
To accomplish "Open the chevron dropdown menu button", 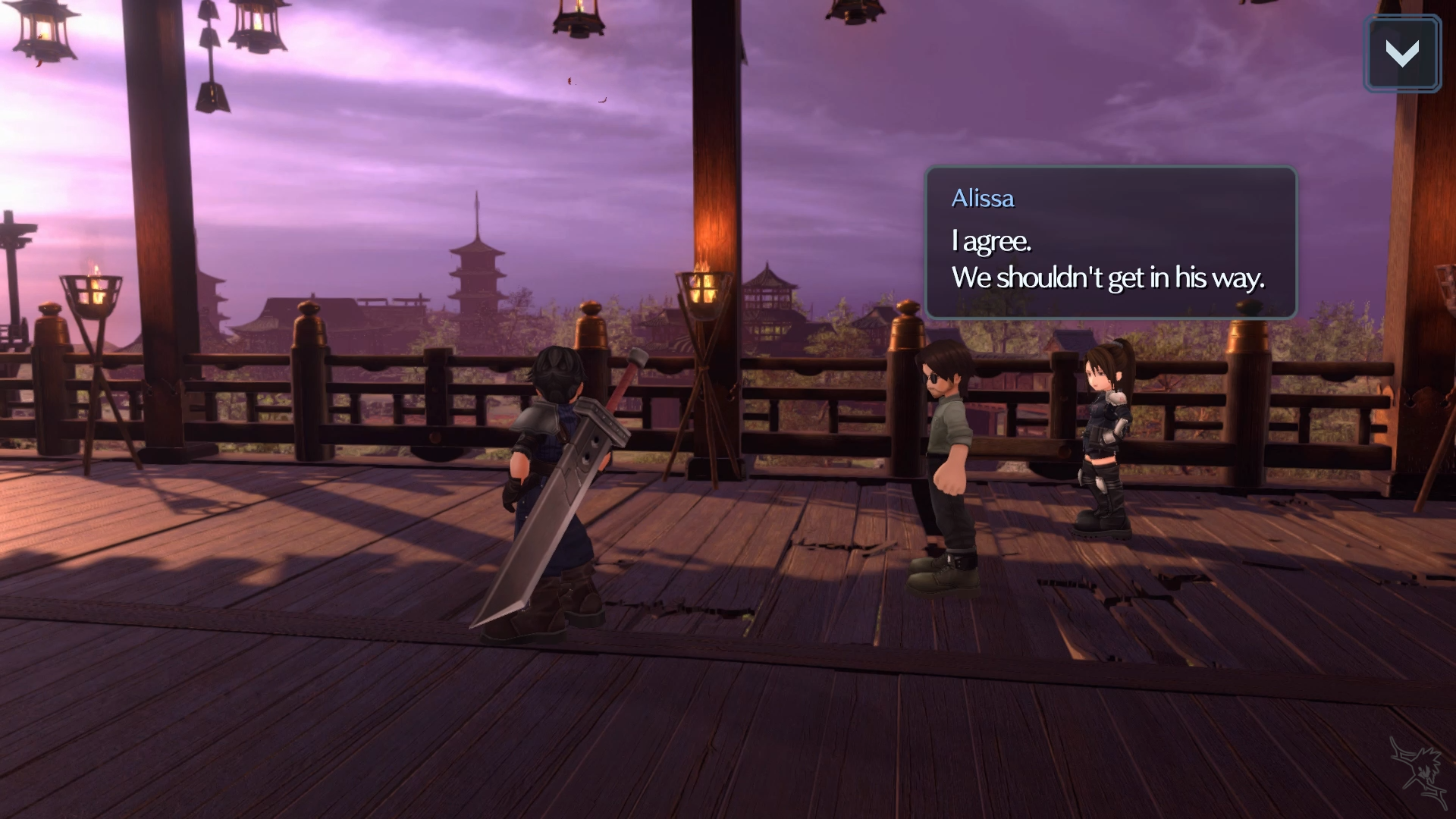I will click(1401, 54).
